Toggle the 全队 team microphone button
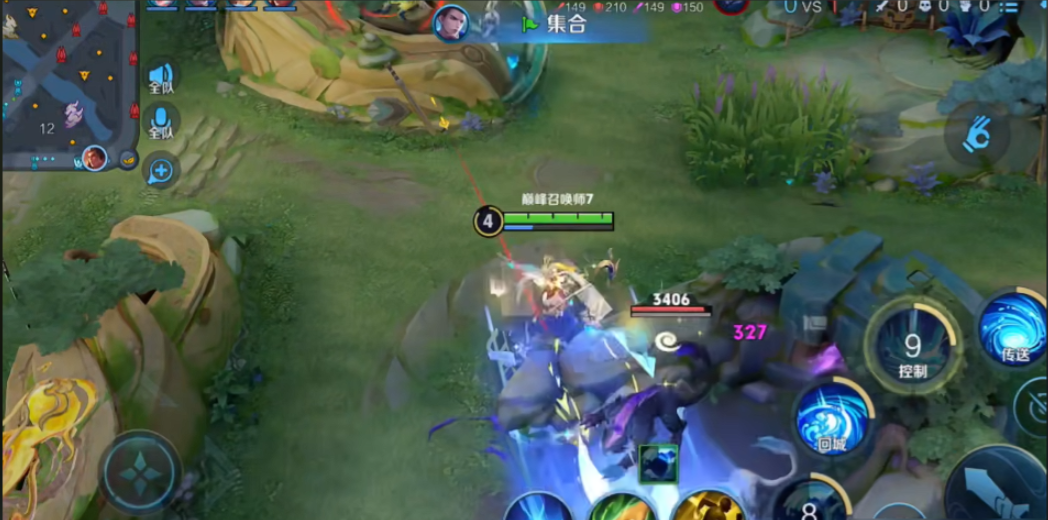Screen dimensions: 1048x520 (x=161, y=124)
